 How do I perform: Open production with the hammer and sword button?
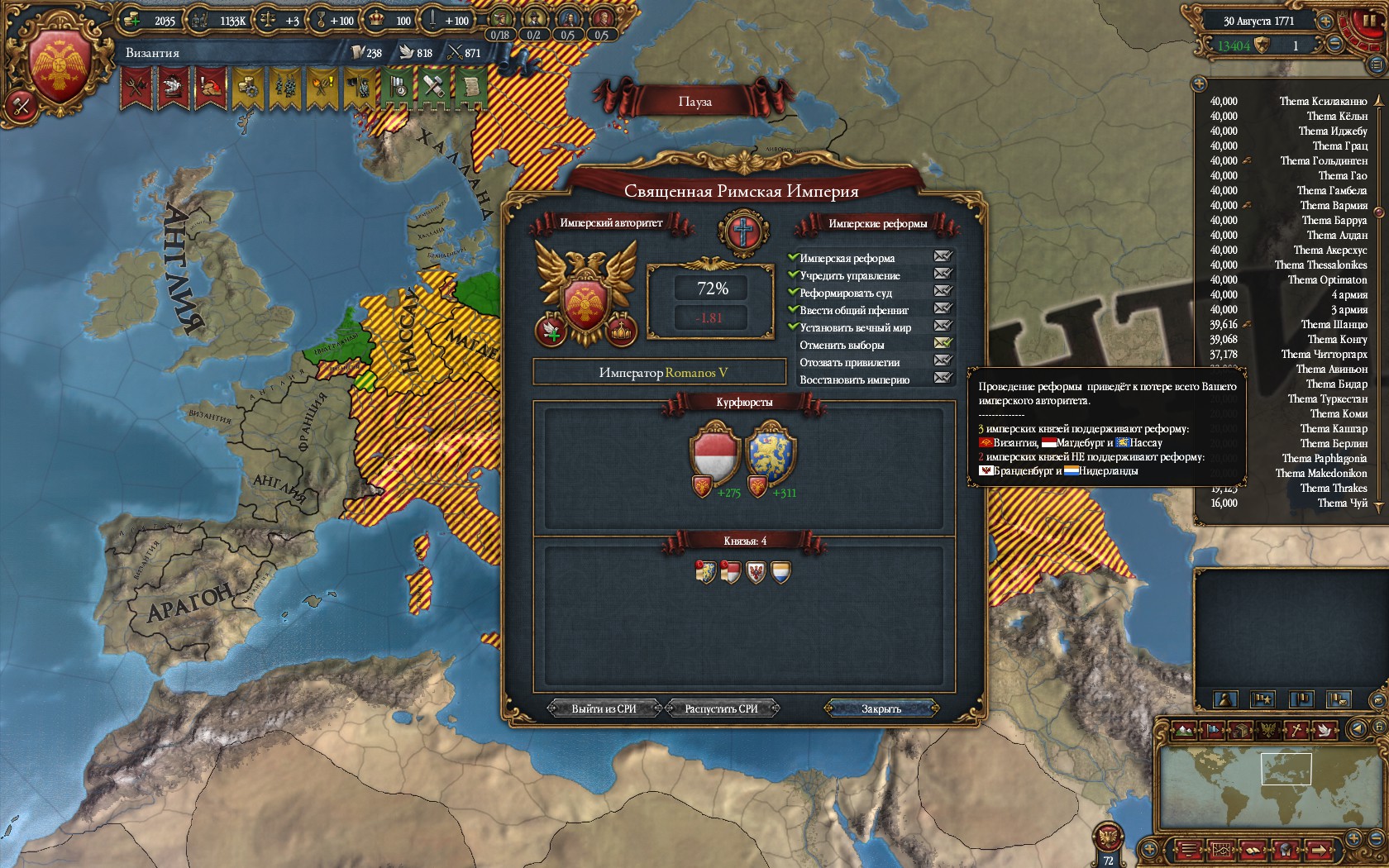pyautogui.click(x=21, y=106)
